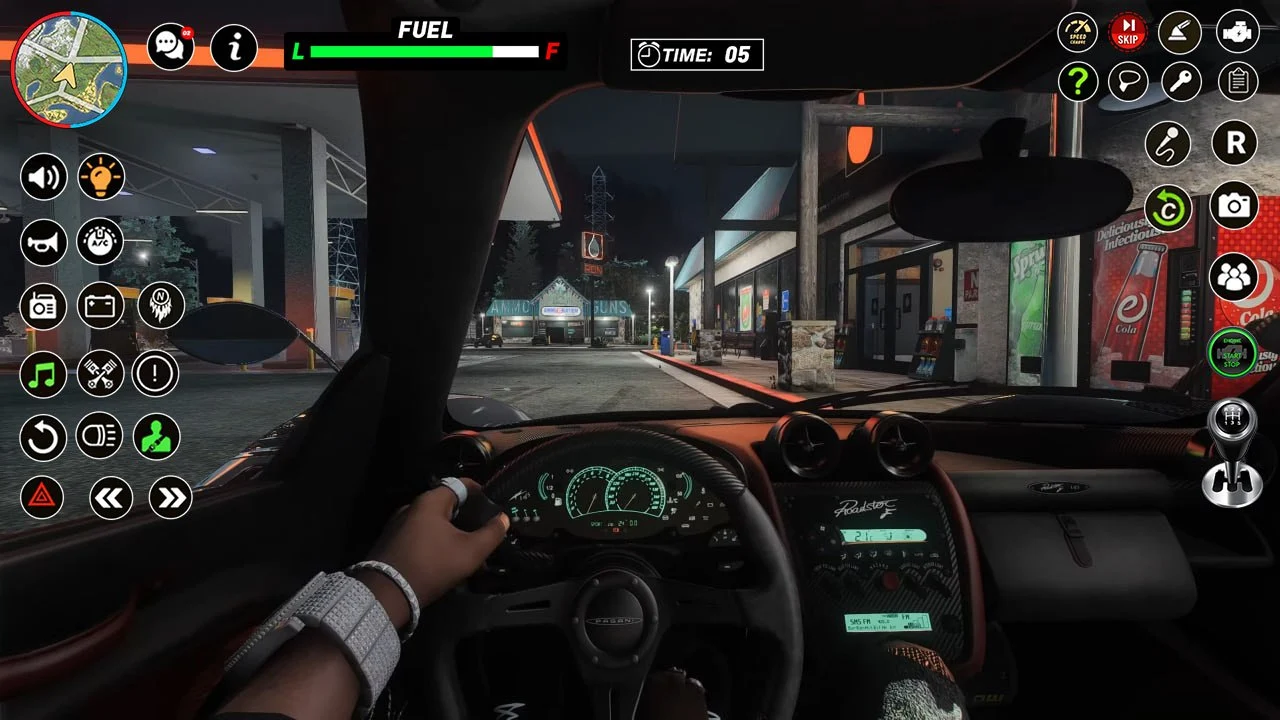
Task: Toggle the car's A/C control
Action: tap(100, 242)
